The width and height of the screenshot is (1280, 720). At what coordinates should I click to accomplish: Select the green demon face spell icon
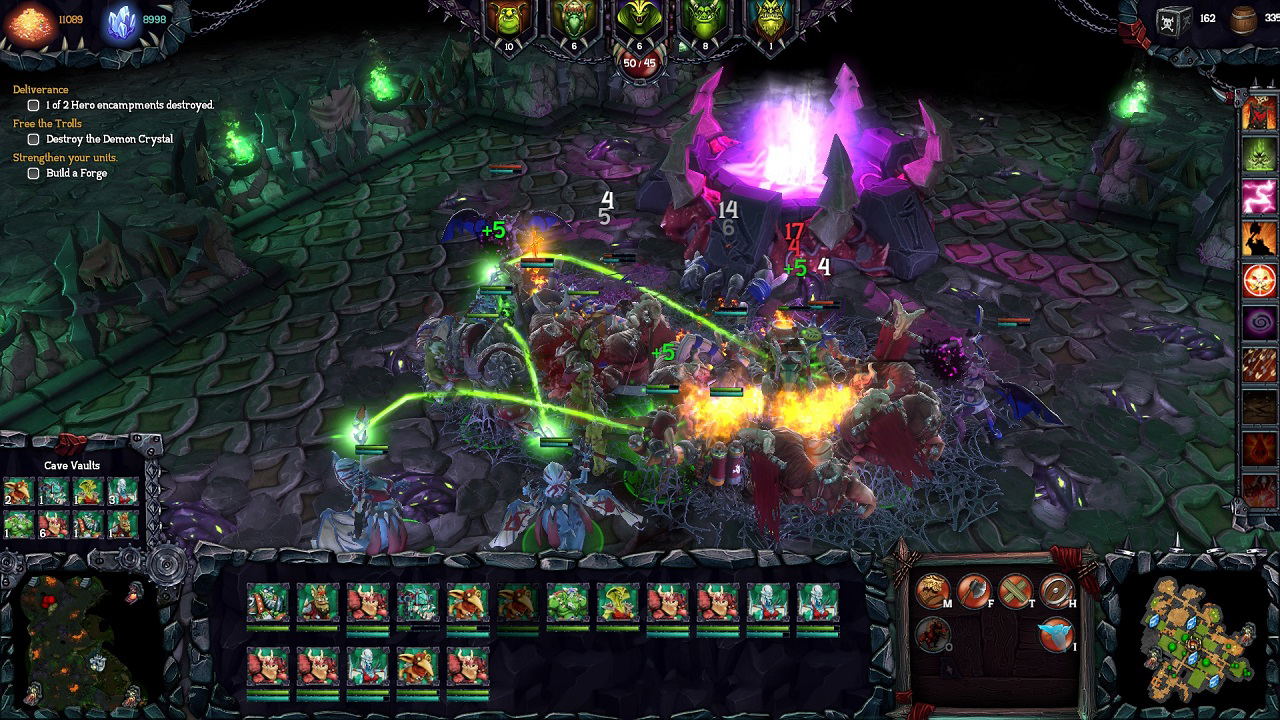[x=1259, y=154]
